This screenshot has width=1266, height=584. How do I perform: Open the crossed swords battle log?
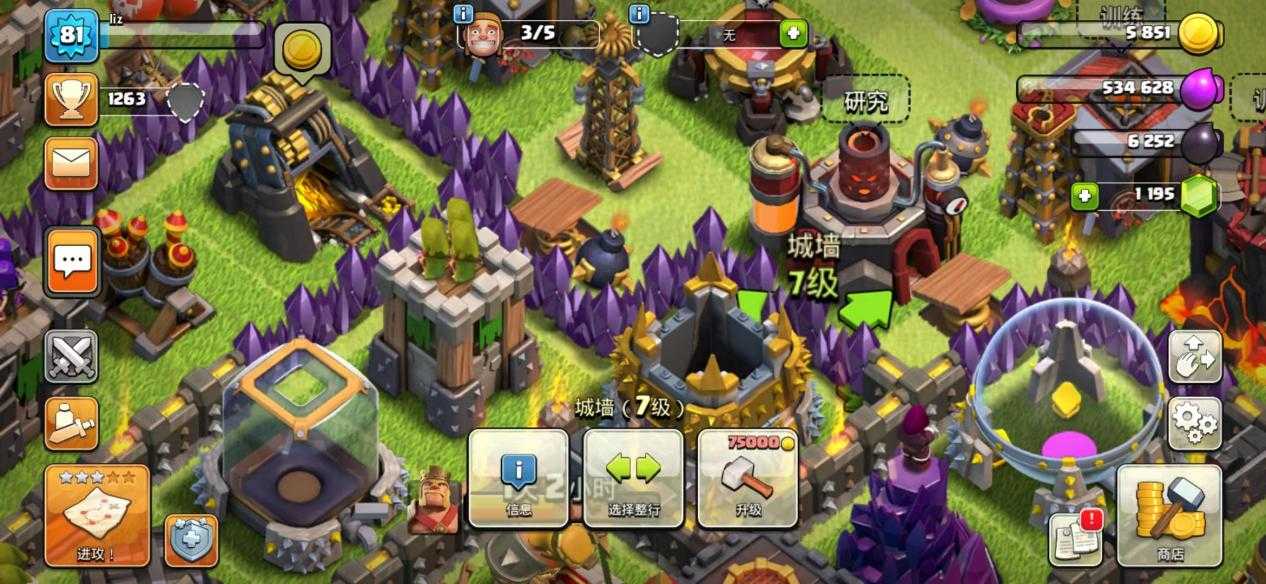coord(72,355)
